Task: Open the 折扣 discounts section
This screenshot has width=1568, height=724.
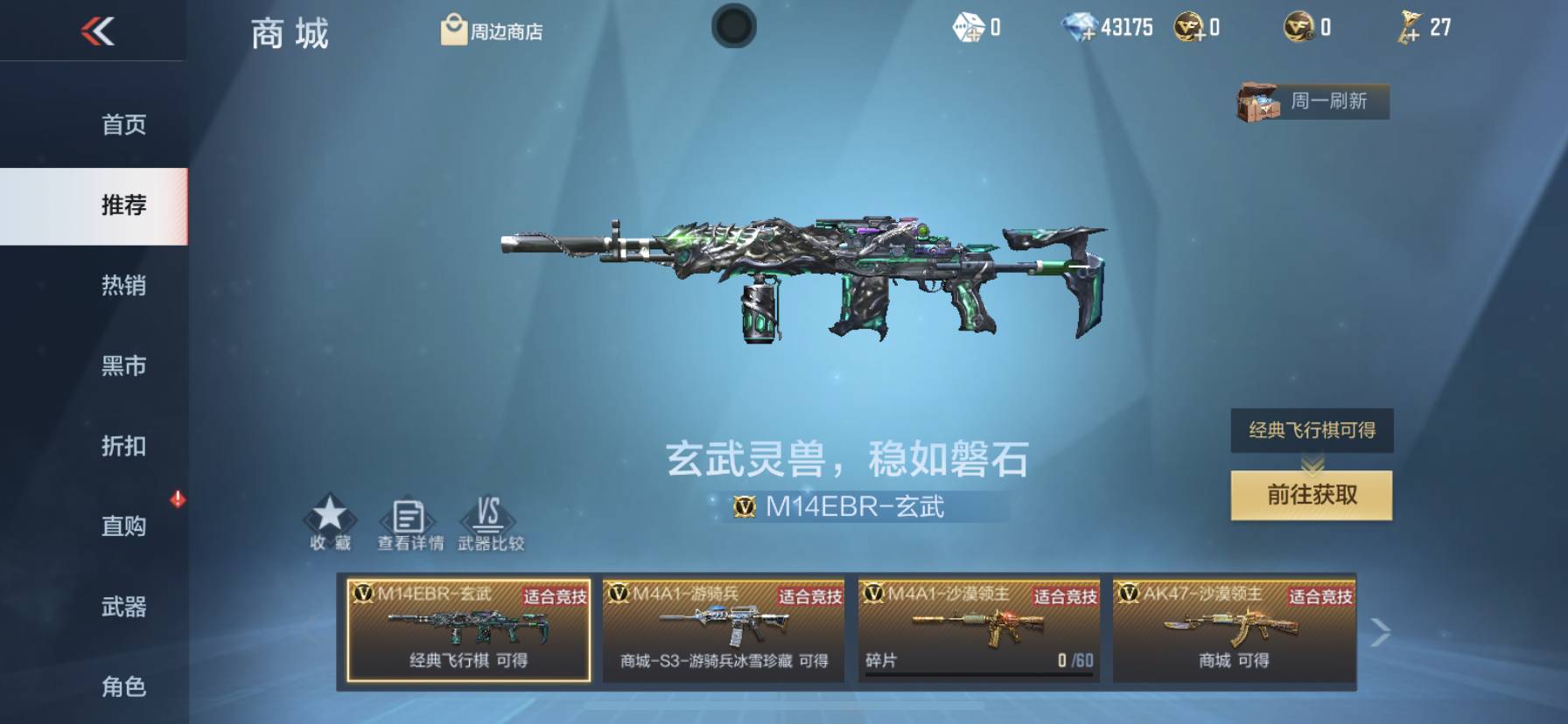Action: click(123, 447)
